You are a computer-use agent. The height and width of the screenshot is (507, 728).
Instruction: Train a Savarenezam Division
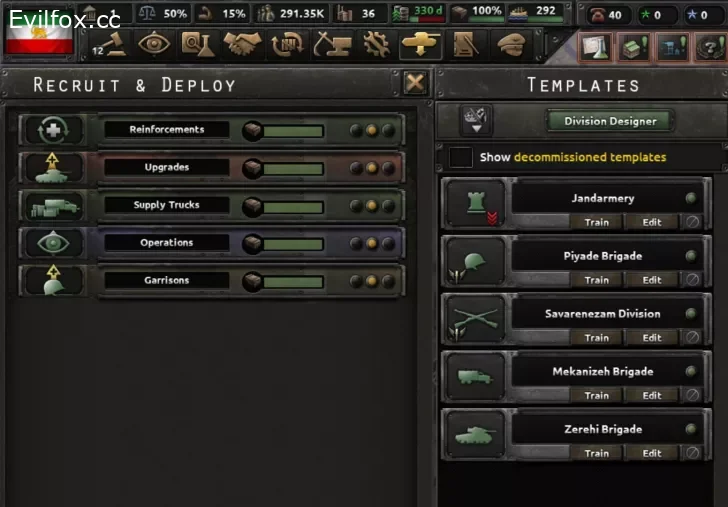596,337
